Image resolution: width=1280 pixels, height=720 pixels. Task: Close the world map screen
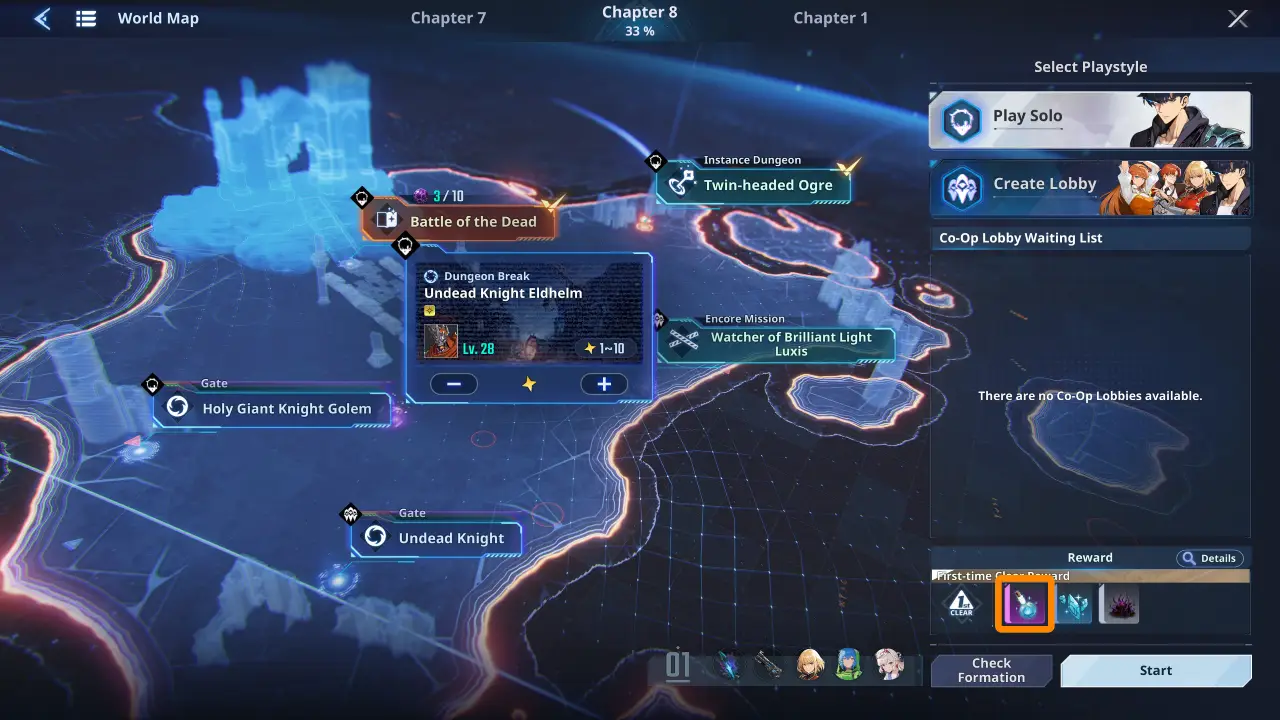click(1238, 18)
